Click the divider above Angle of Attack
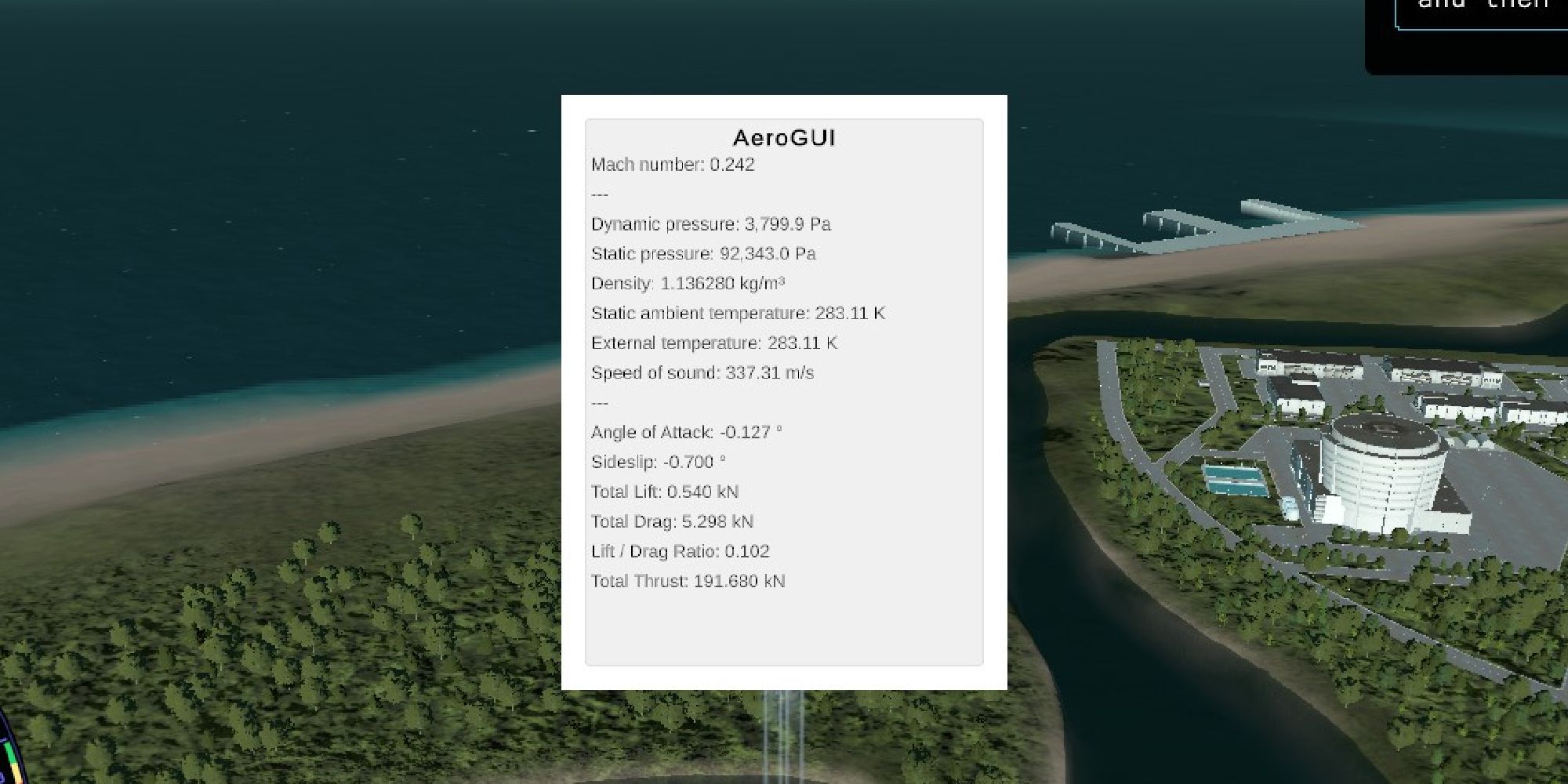 click(599, 402)
